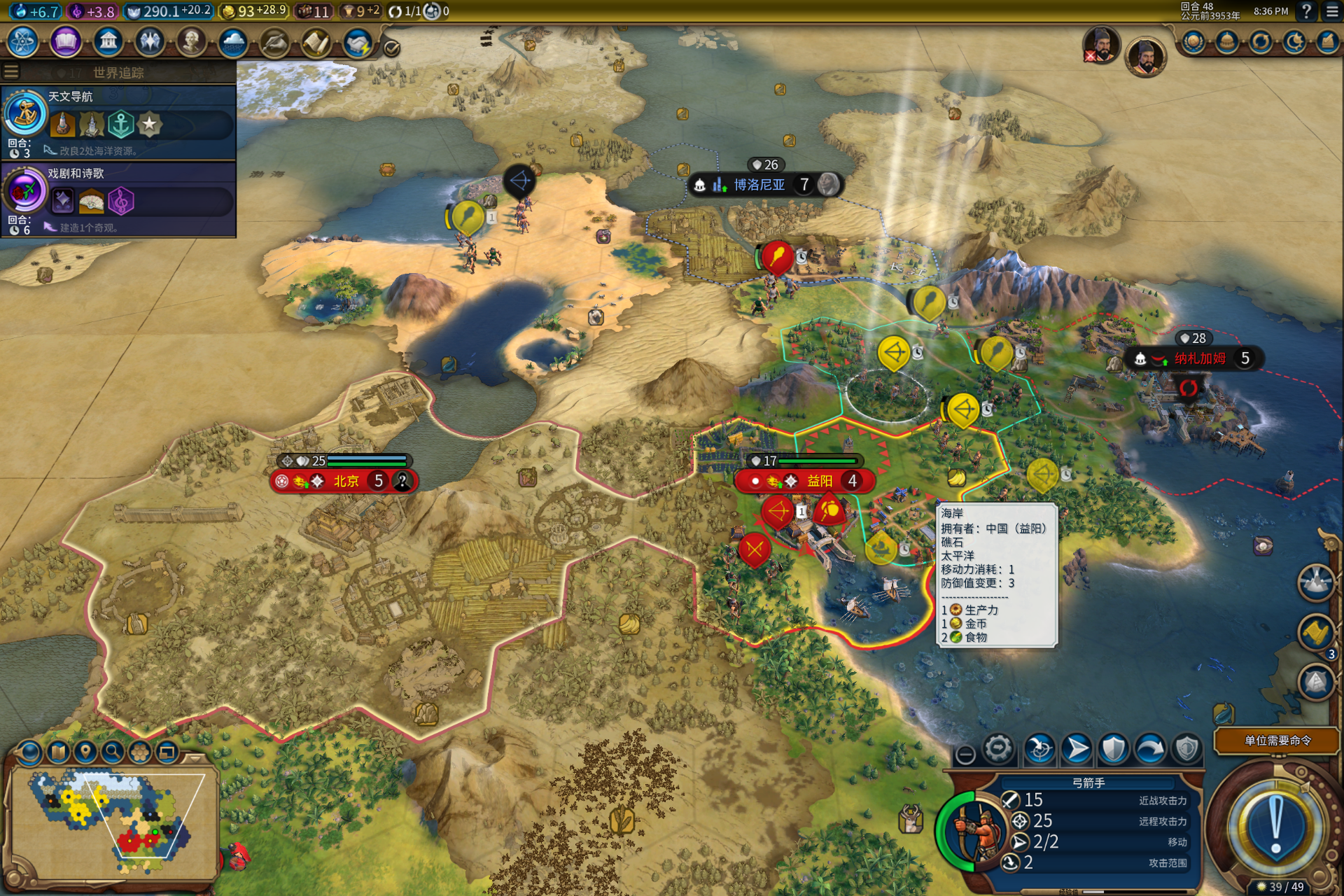Open the game menu hamburger button
Viewport: 1344px width, 896px height.
[1332, 11]
